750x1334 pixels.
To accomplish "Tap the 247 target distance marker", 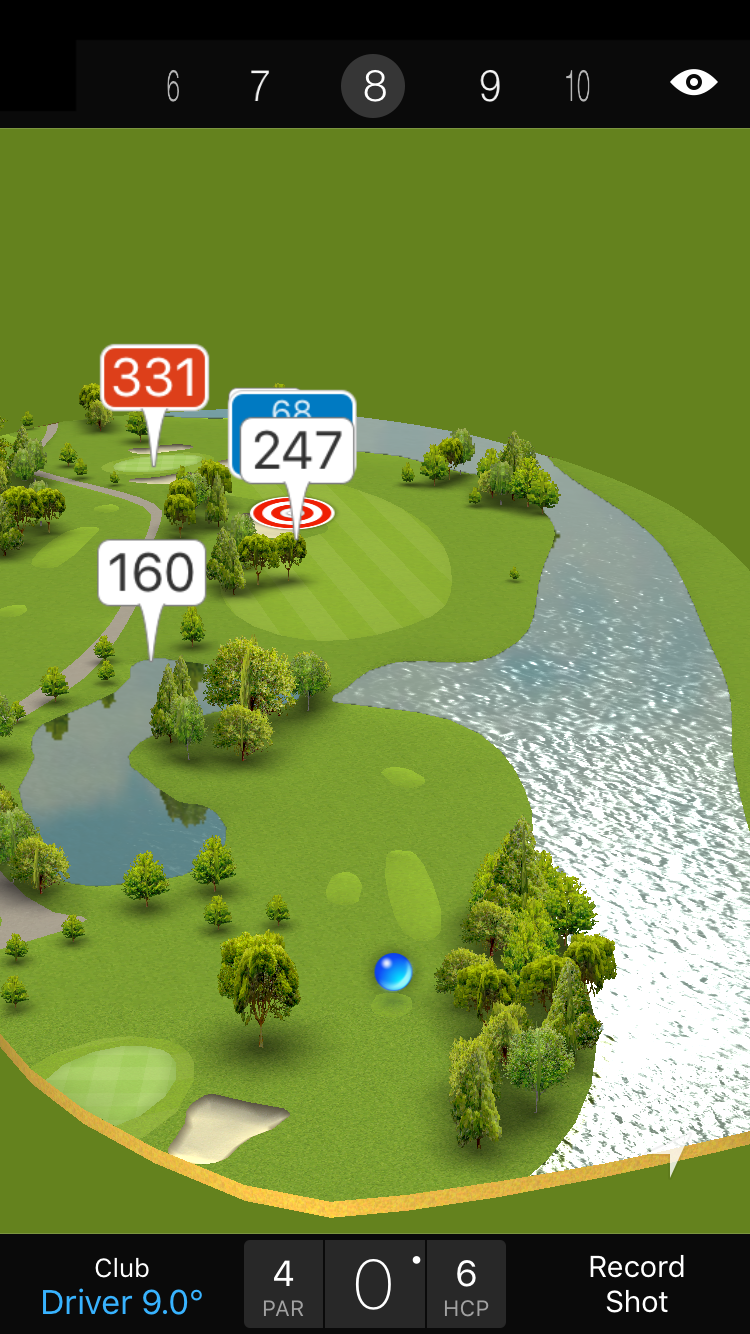I will [x=297, y=452].
